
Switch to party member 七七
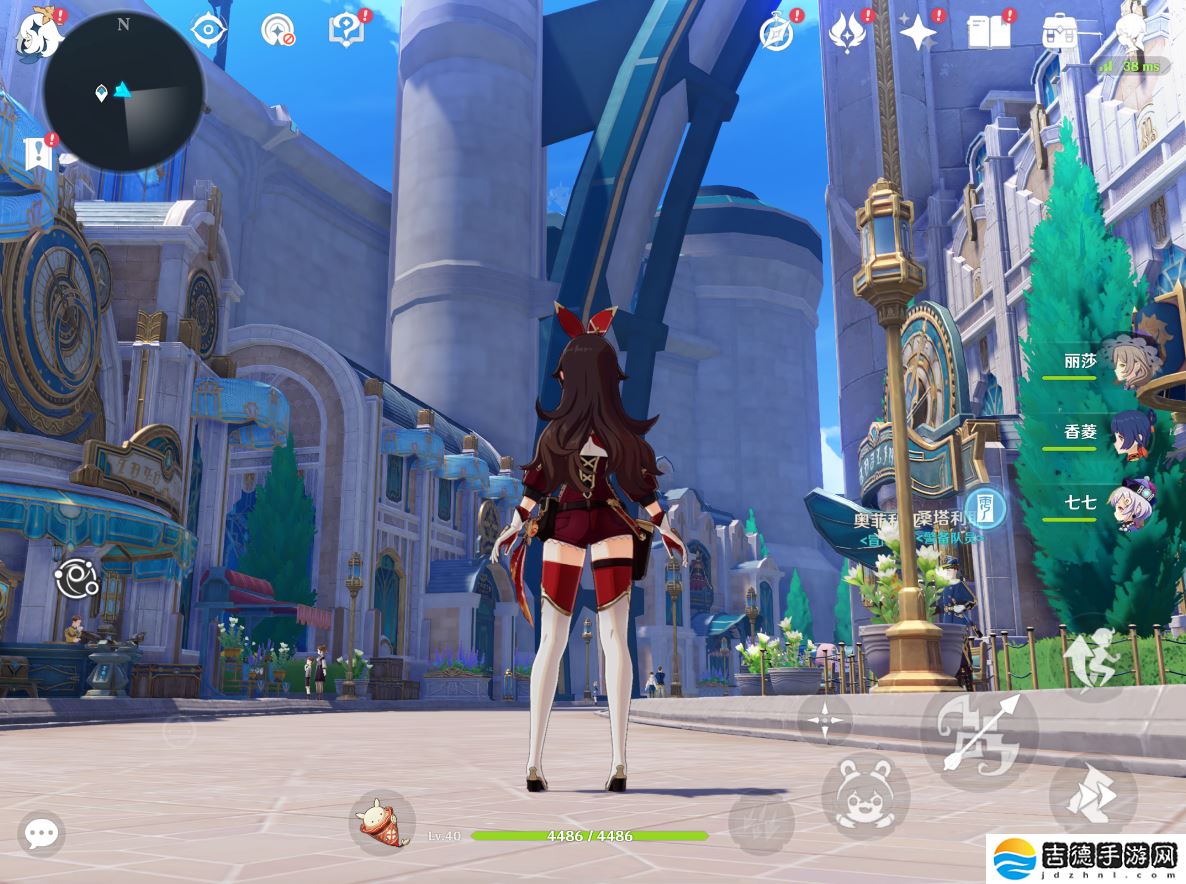click(x=1130, y=503)
